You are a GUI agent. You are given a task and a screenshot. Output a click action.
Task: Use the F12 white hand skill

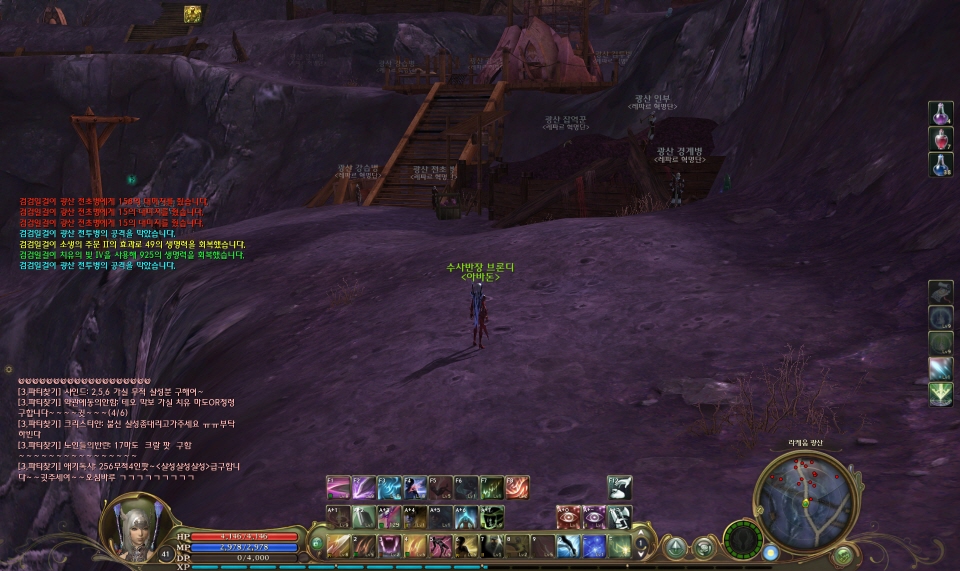620,487
